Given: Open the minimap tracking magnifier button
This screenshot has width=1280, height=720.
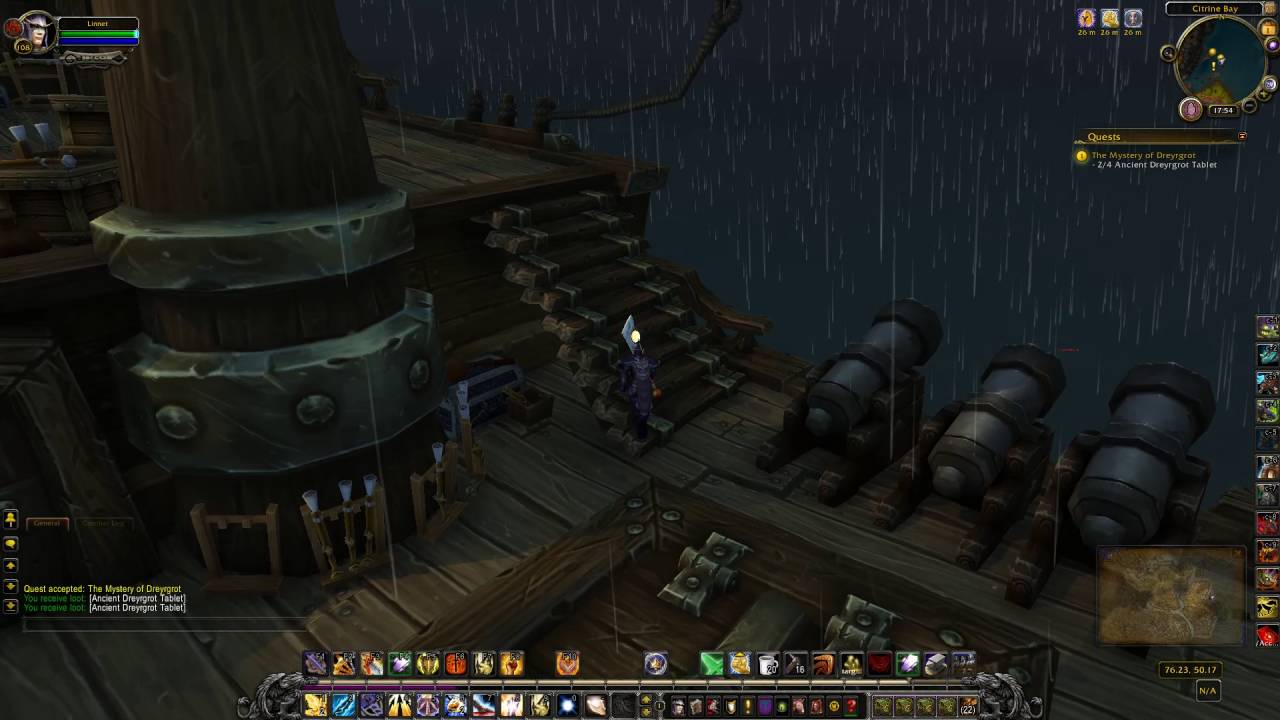Looking at the screenshot, I should (1168, 52).
